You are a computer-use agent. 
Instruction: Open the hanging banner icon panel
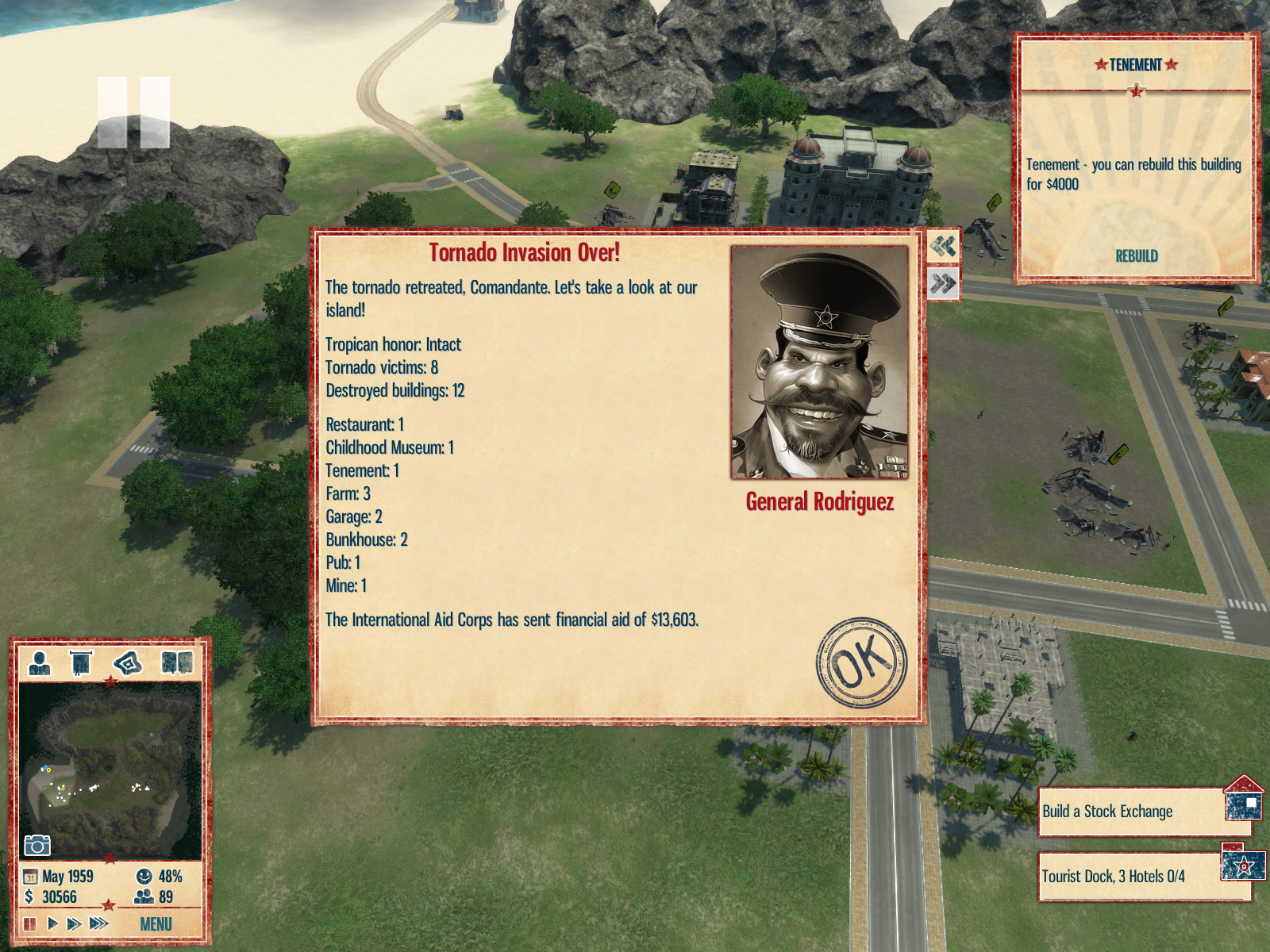point(81,662)
